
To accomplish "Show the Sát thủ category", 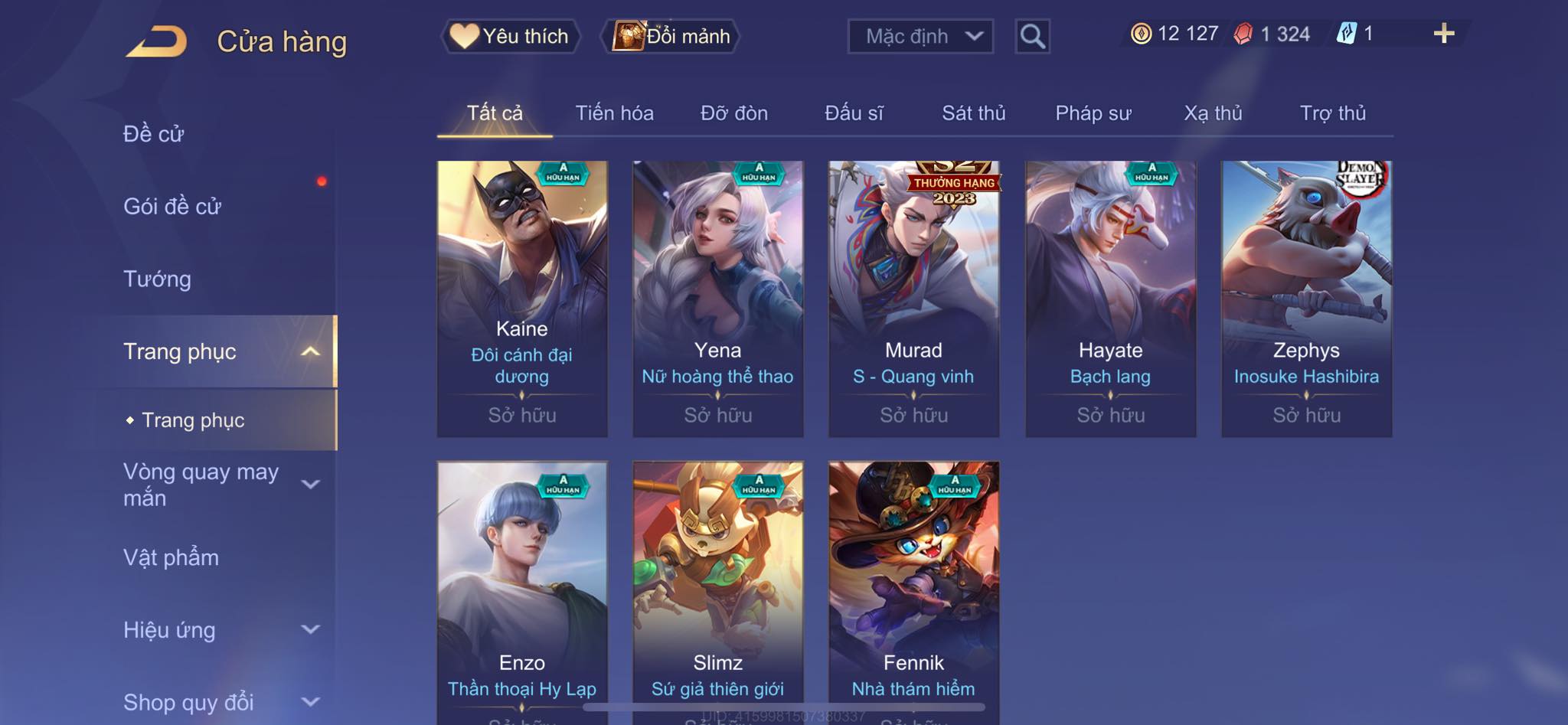I will coord(973,113).
